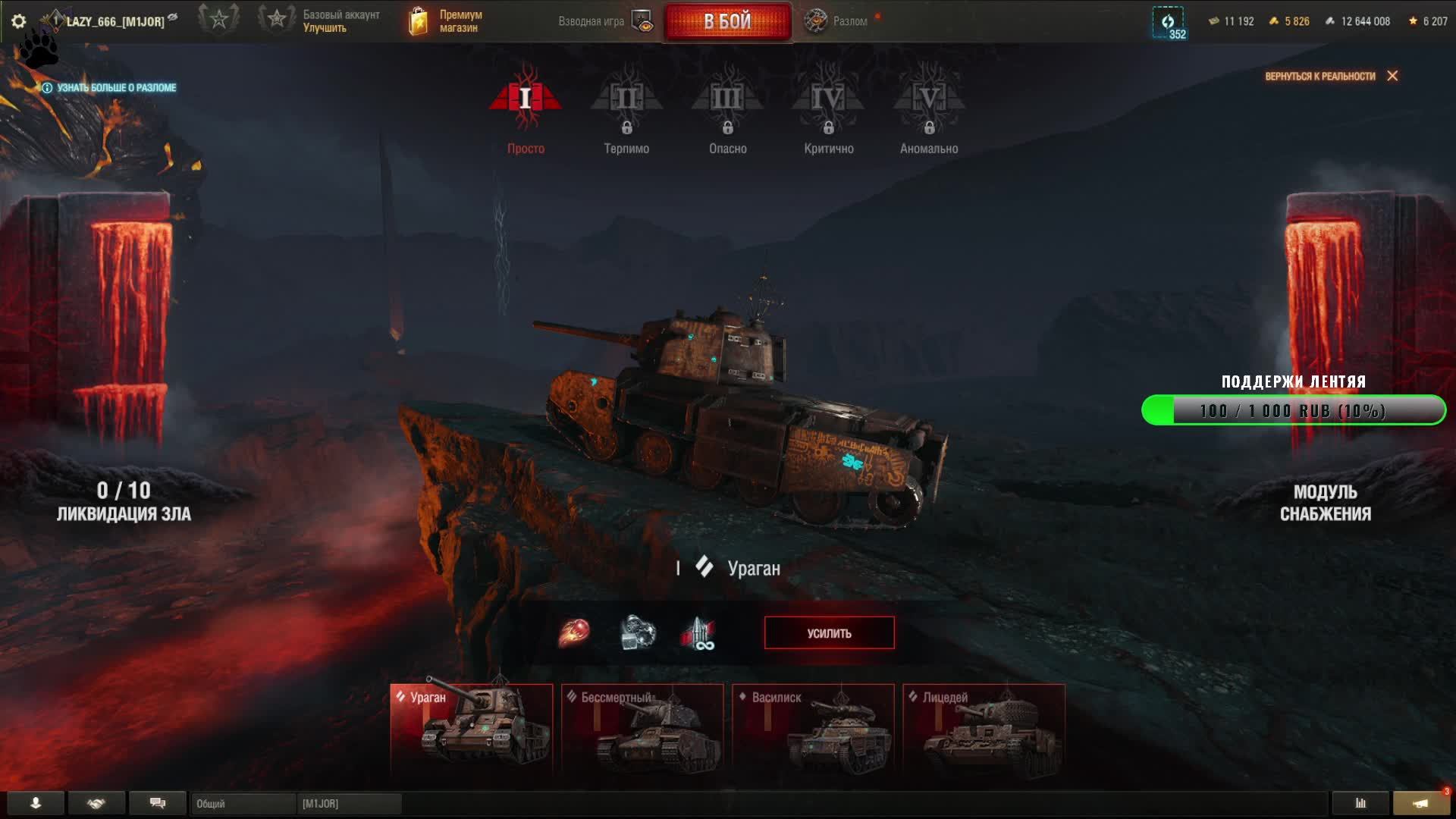Choose the Бессмертный tank card
The width and height of the screenshot is (1456, 819).
click(642, 728)
